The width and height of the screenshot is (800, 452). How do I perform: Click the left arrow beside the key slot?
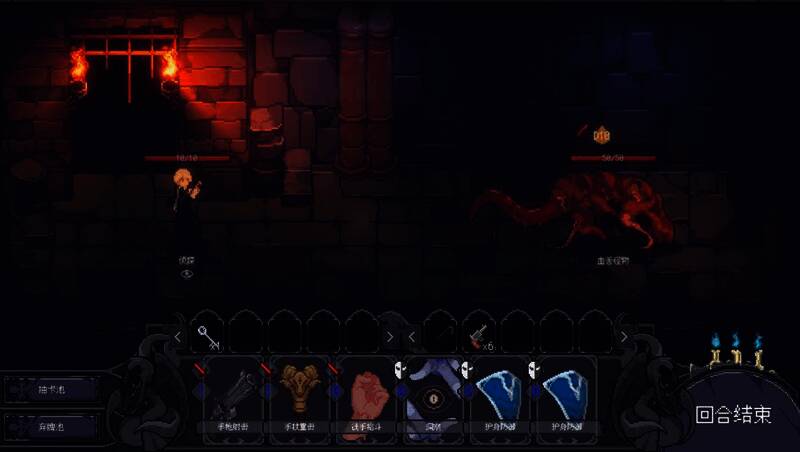coord(178,337)
